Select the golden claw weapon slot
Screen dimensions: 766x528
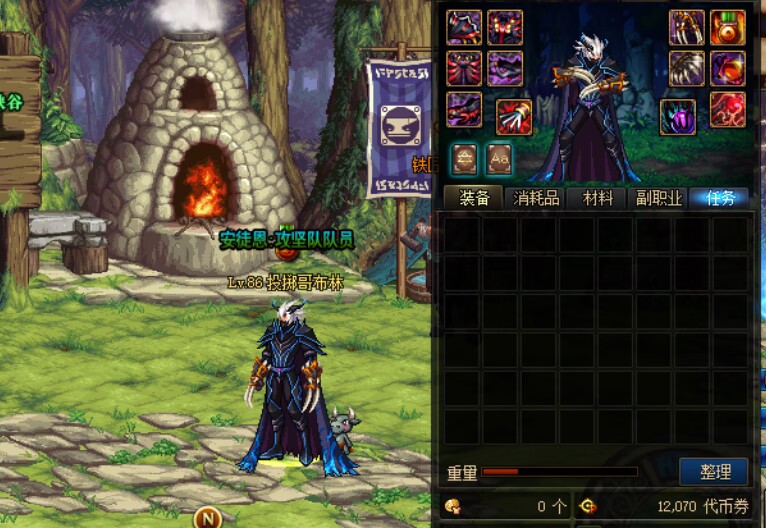687,28
